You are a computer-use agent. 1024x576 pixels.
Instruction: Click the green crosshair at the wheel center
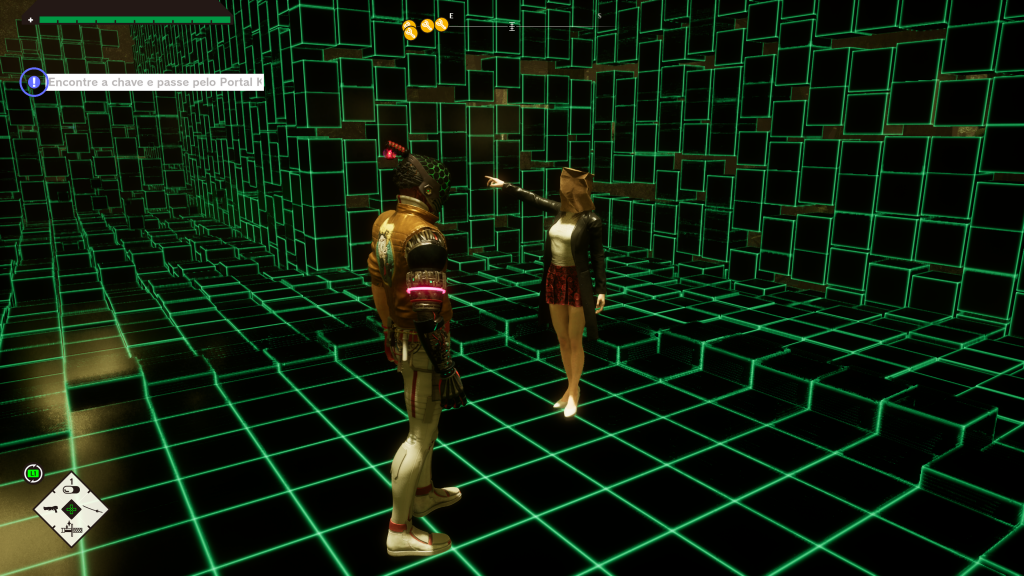(x=71, y=509)
